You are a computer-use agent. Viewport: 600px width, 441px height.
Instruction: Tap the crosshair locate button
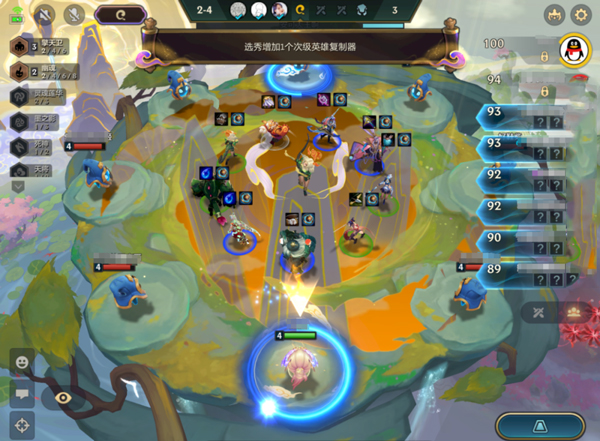(x=21, y=425)
